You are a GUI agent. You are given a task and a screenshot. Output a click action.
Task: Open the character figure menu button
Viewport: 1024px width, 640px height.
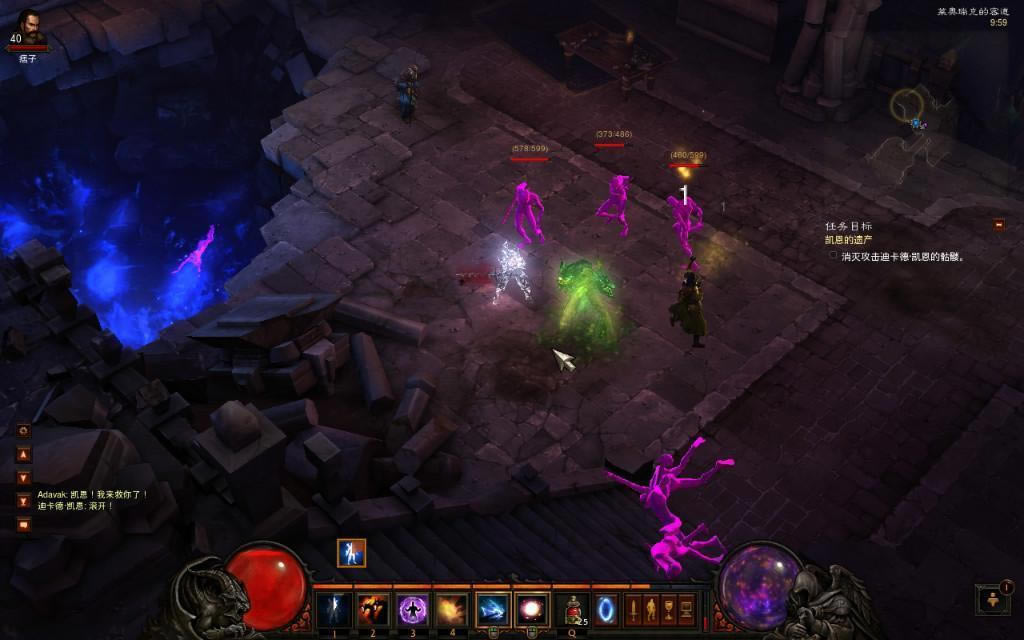click(651, 608)
